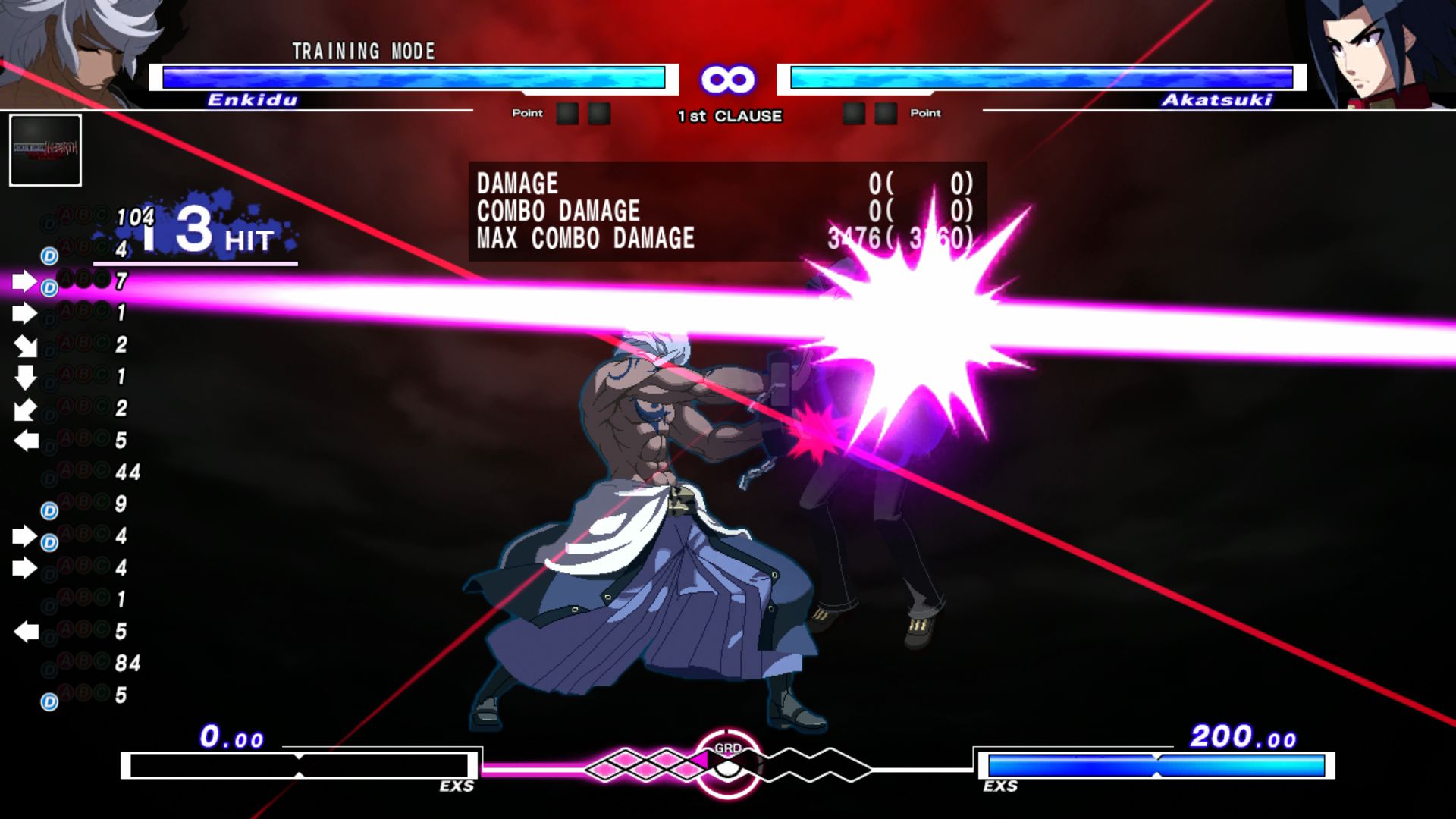Open the down arrow input entry
Screen dimensions: 1456x819
pyautogui.click(x=24, y=379)
